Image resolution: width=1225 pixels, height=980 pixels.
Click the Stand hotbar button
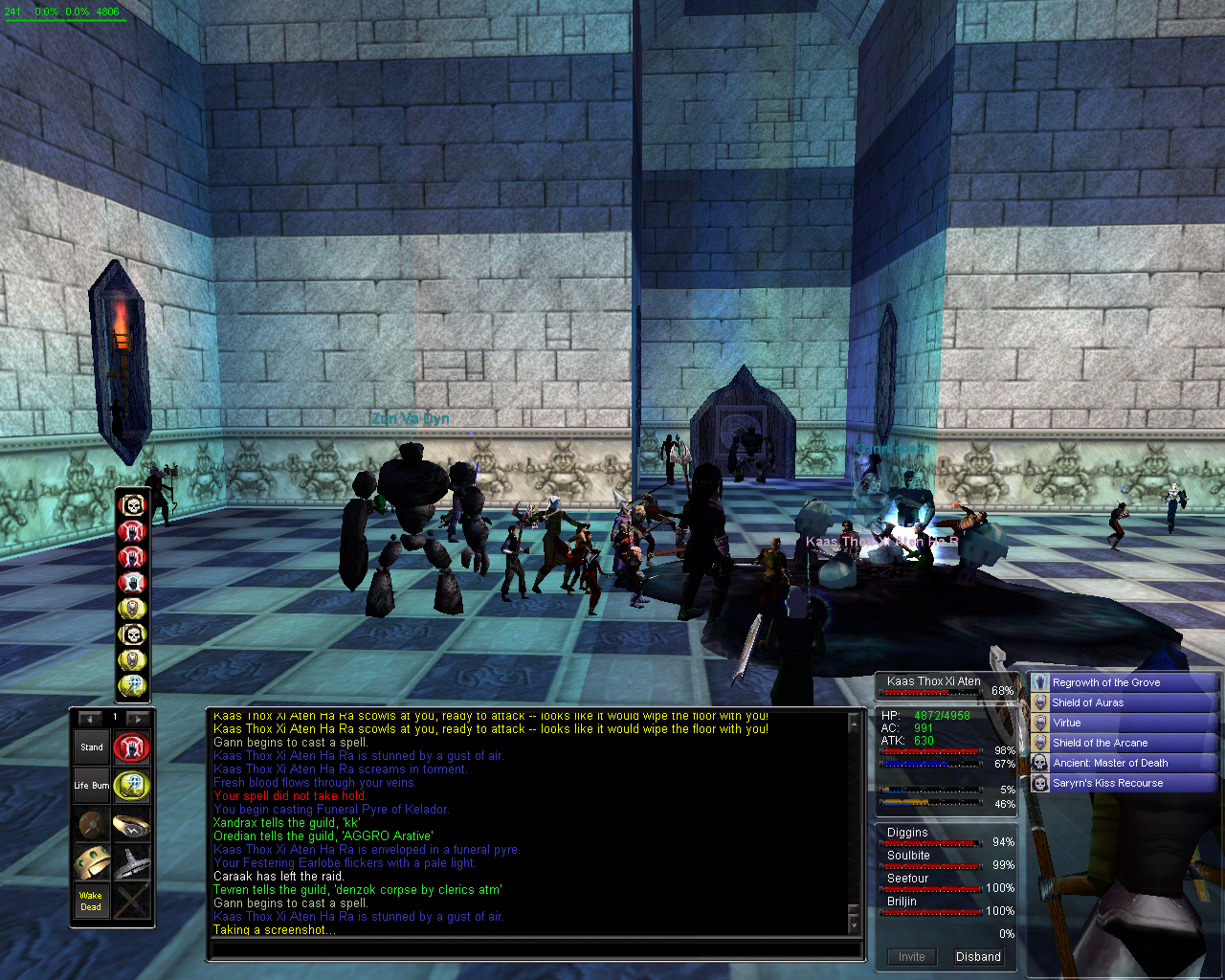click(92, 747)
